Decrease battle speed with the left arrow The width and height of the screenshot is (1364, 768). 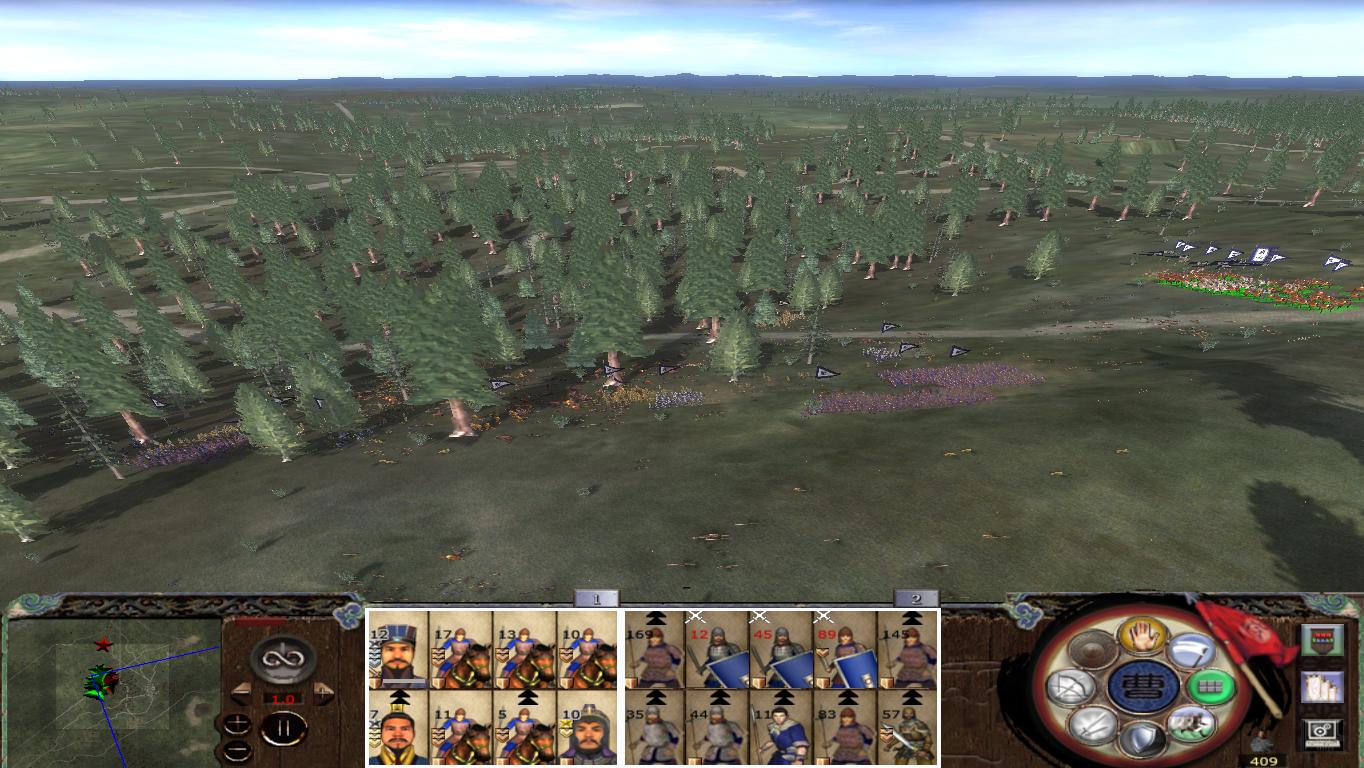click(242, 692)
